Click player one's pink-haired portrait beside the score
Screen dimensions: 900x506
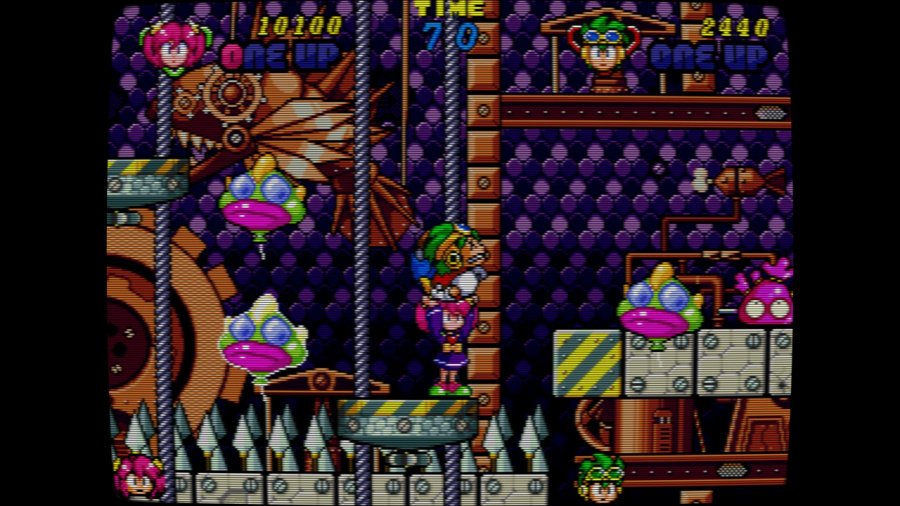click(x=173, y=45)
